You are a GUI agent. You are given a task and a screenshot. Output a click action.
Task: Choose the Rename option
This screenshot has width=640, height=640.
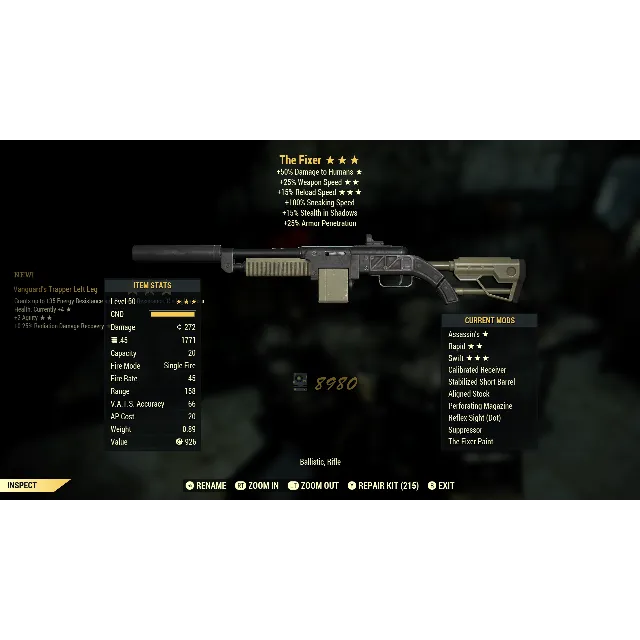point(205,486)
